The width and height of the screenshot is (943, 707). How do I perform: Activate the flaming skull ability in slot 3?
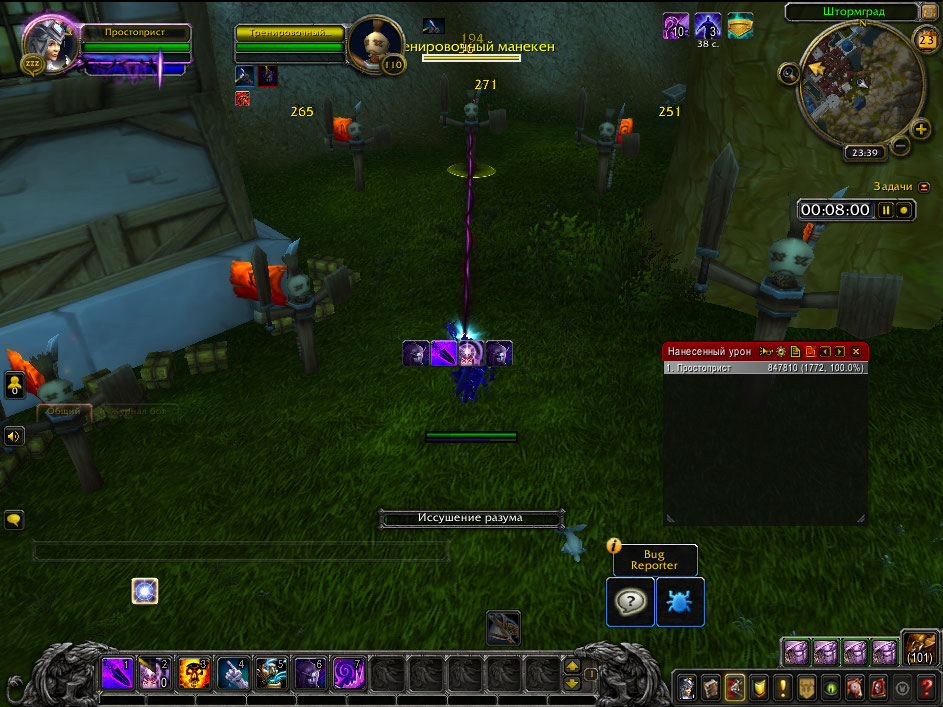(x=195, y=671)
